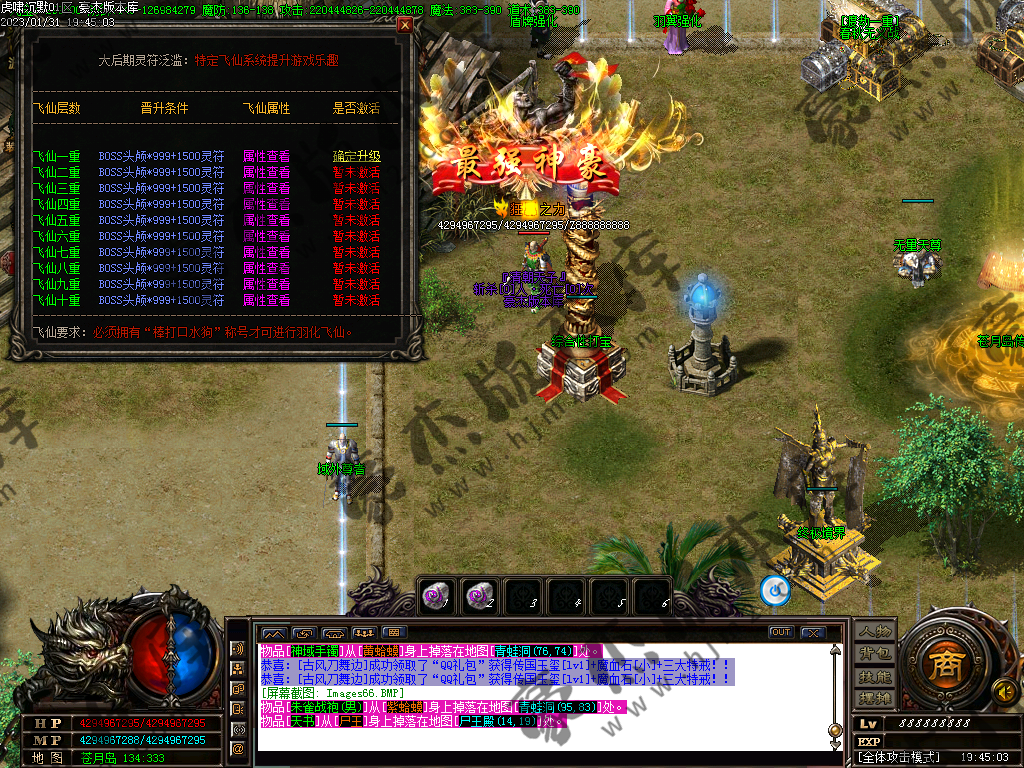Image resolution: width=1024 pixels, height=768 pixels.
Task: Close the chat panel with X button
Action: pos(812,632)
